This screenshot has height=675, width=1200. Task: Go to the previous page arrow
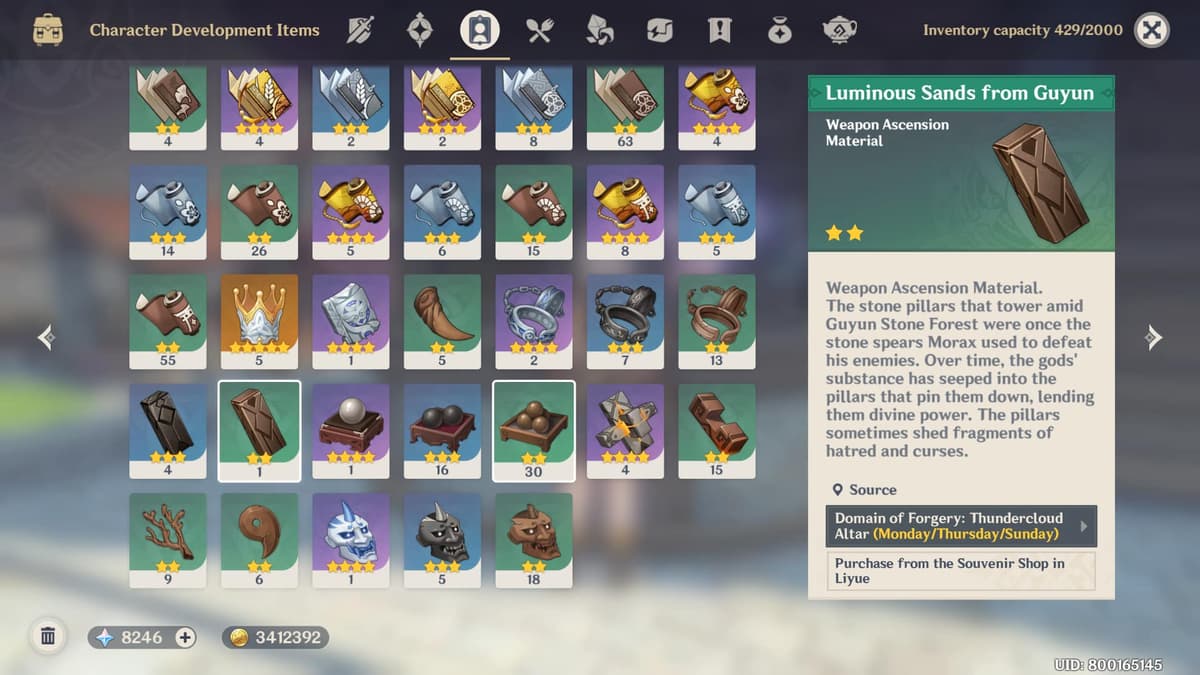(x=46, y=337)
